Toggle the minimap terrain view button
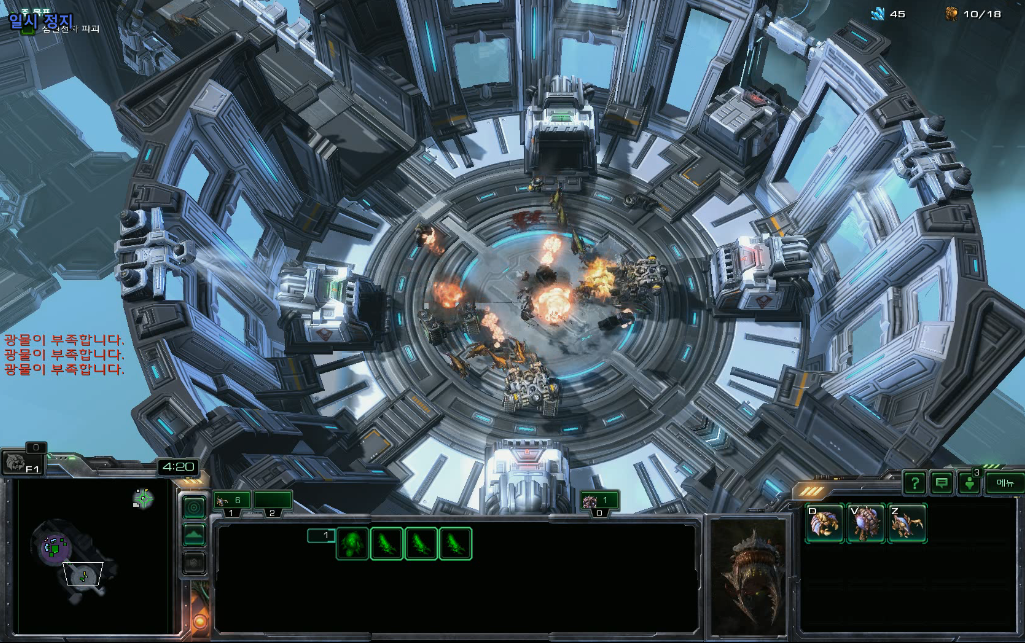 [194, 535]
